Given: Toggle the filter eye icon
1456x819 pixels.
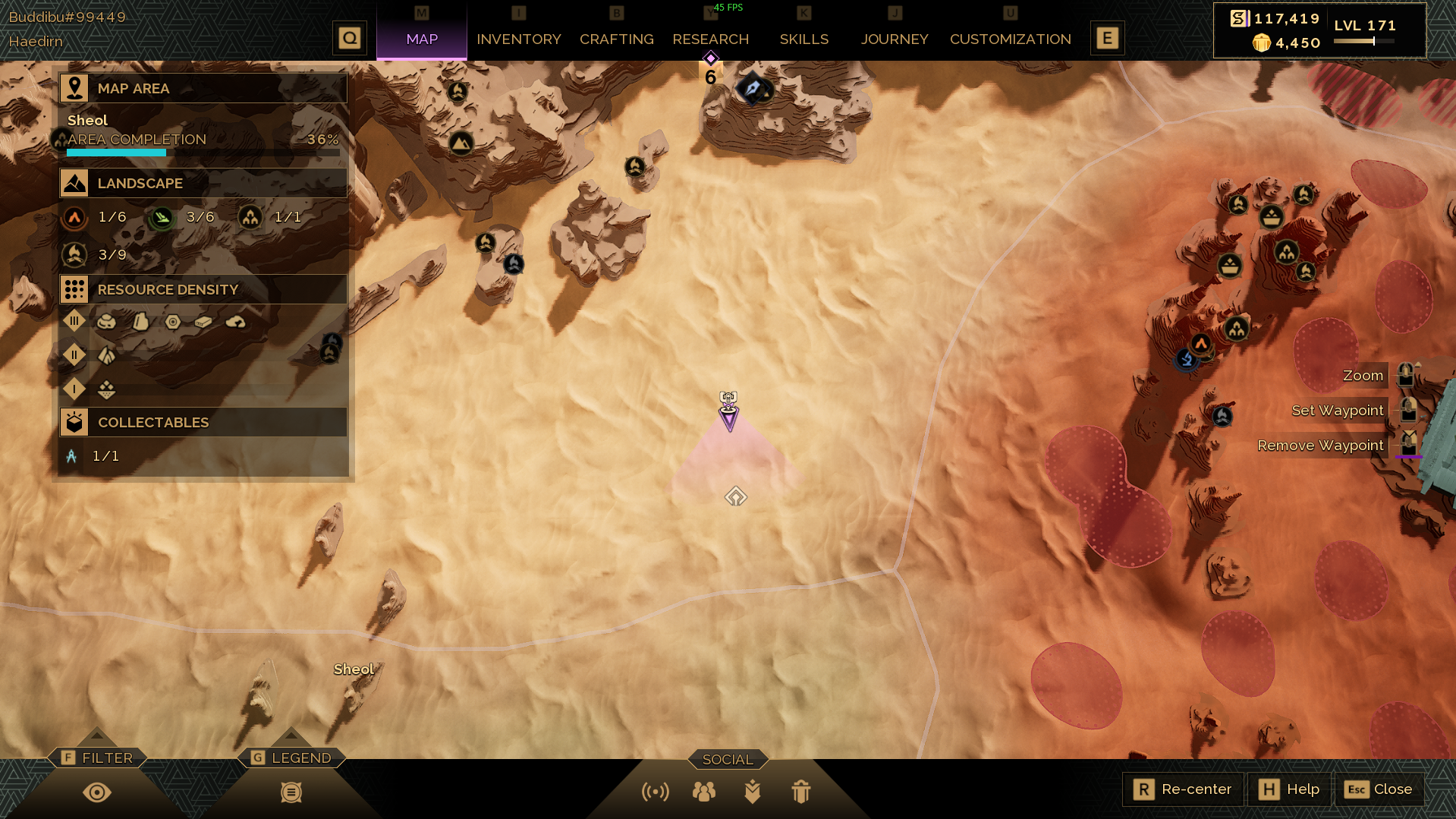Looking at the screenshot, I should pyautogui.click(x=97, y=792).
